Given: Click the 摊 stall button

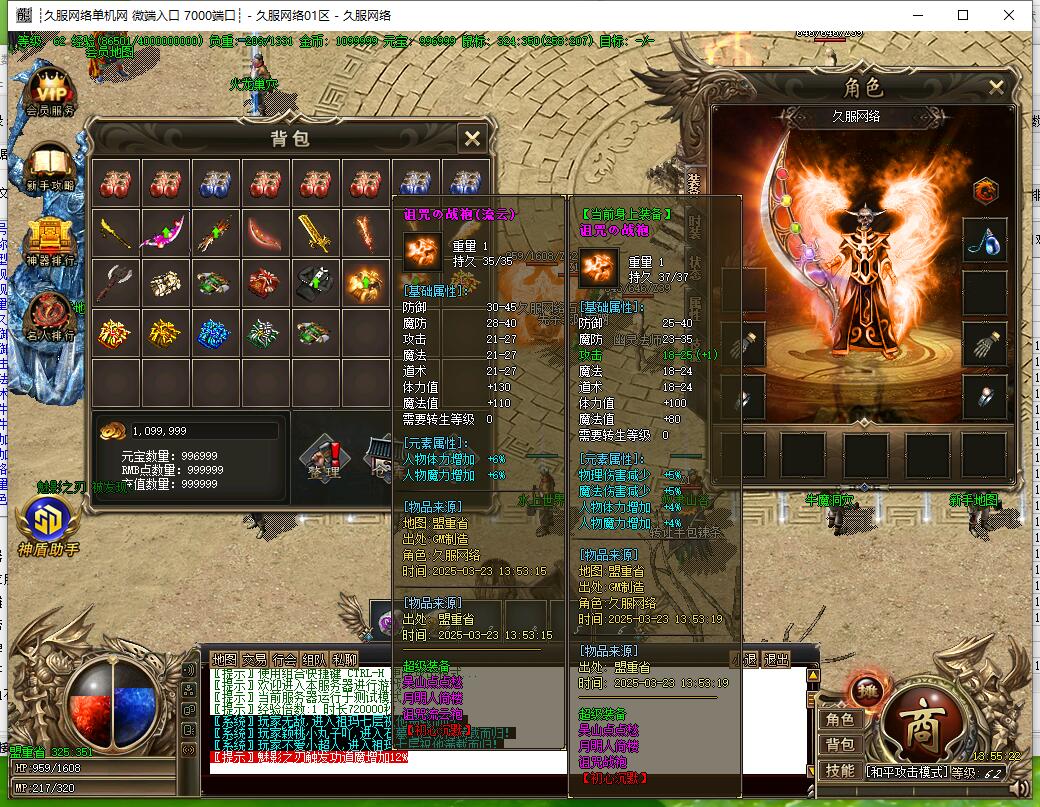Looking at the screenshot, I should [866, 689].
